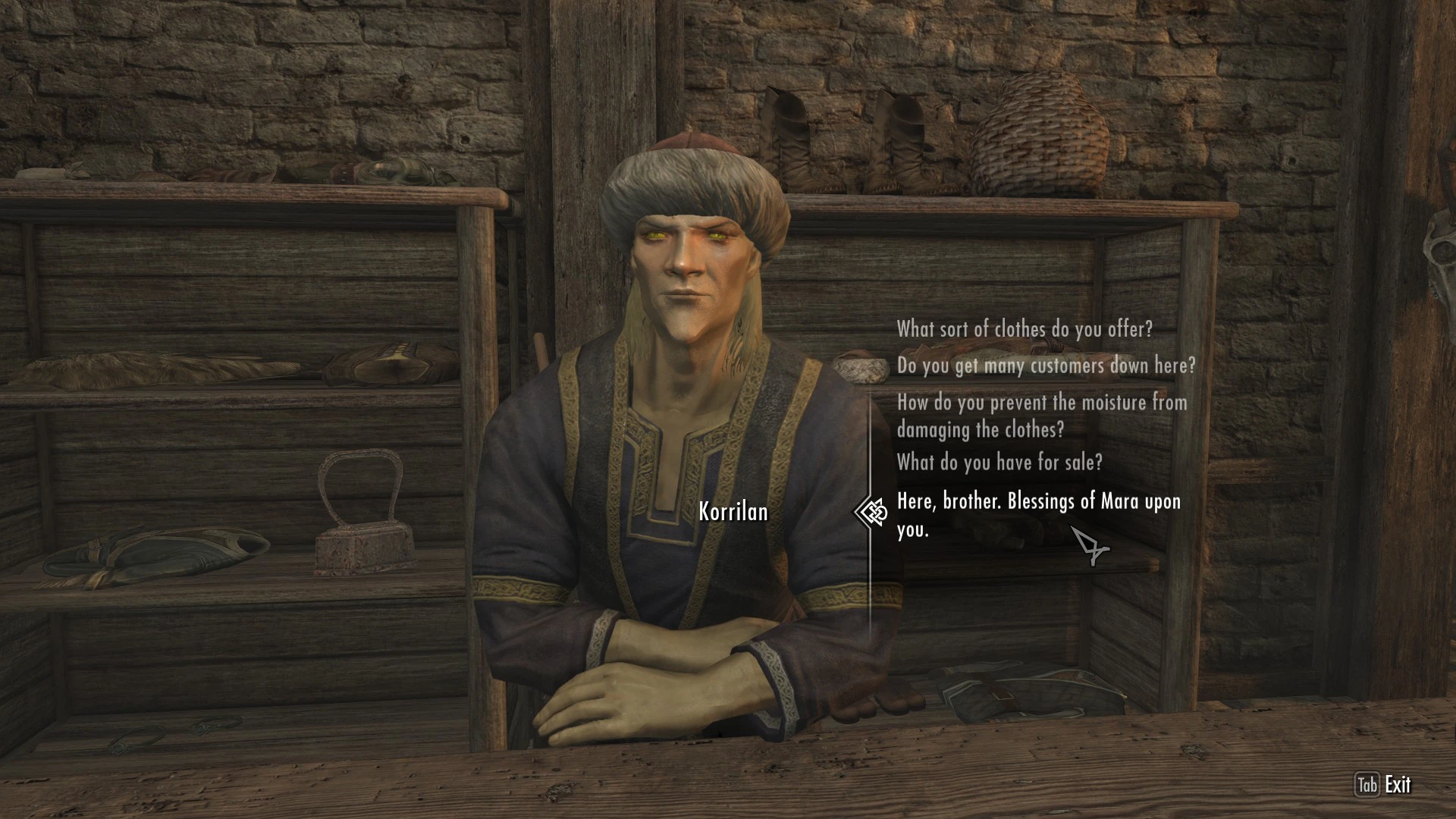This screenshot has height=819, width=1456.
Task: Choose "Do you get many customers down here?"
Action: pyautogui.click(x=1046, y=366)
